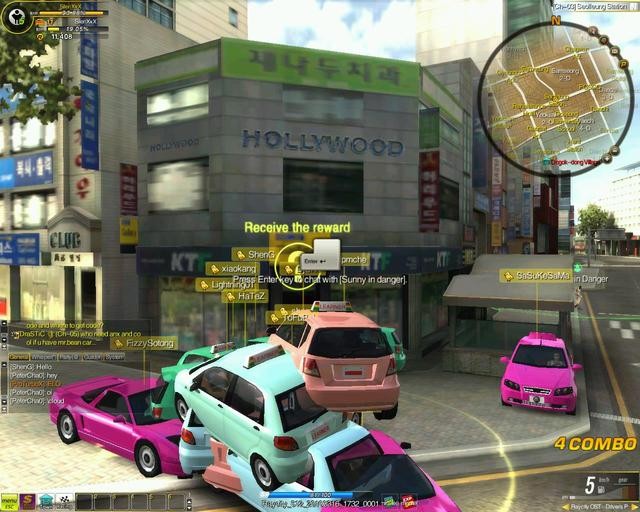The width and height of the screenshot is (640, 512).
Task: Switch to the Whisper chat tab
Action: (x=42, y=356)
